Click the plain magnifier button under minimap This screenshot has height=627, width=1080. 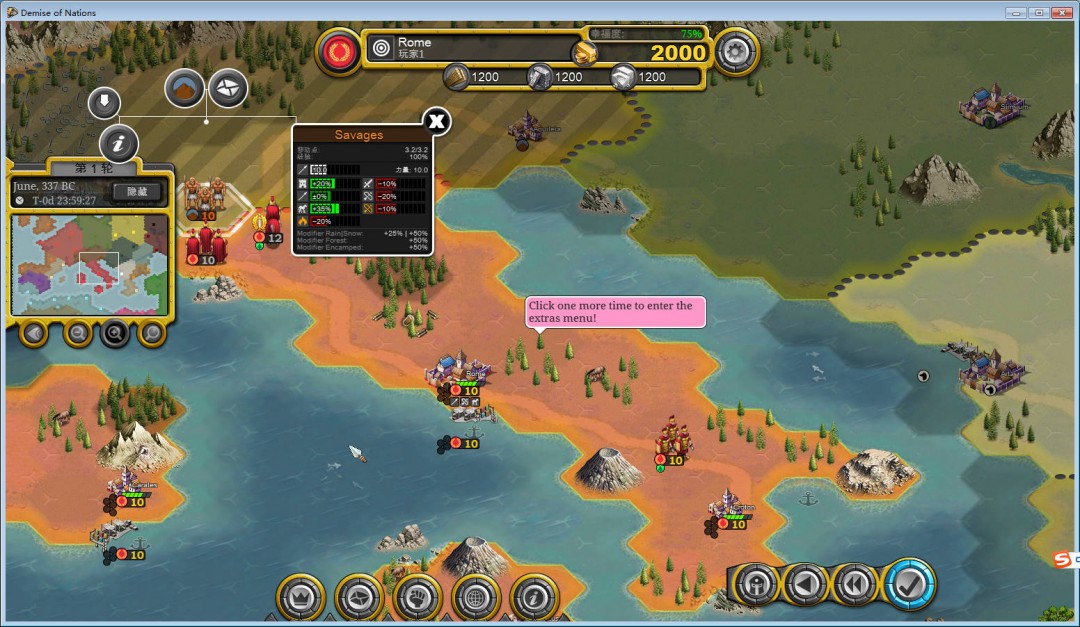click(152, 333)
